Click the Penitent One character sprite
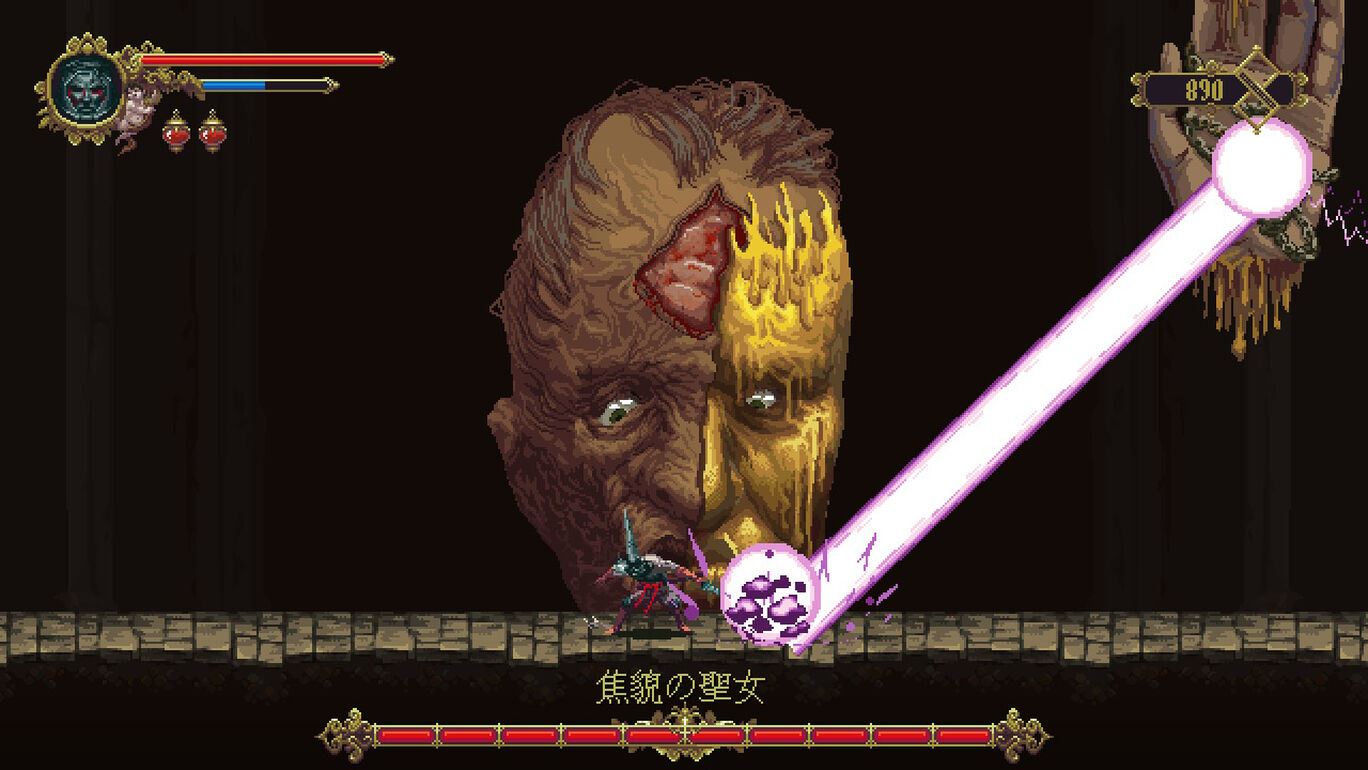This screenshot has width=1368, height=770. point(645,590)
